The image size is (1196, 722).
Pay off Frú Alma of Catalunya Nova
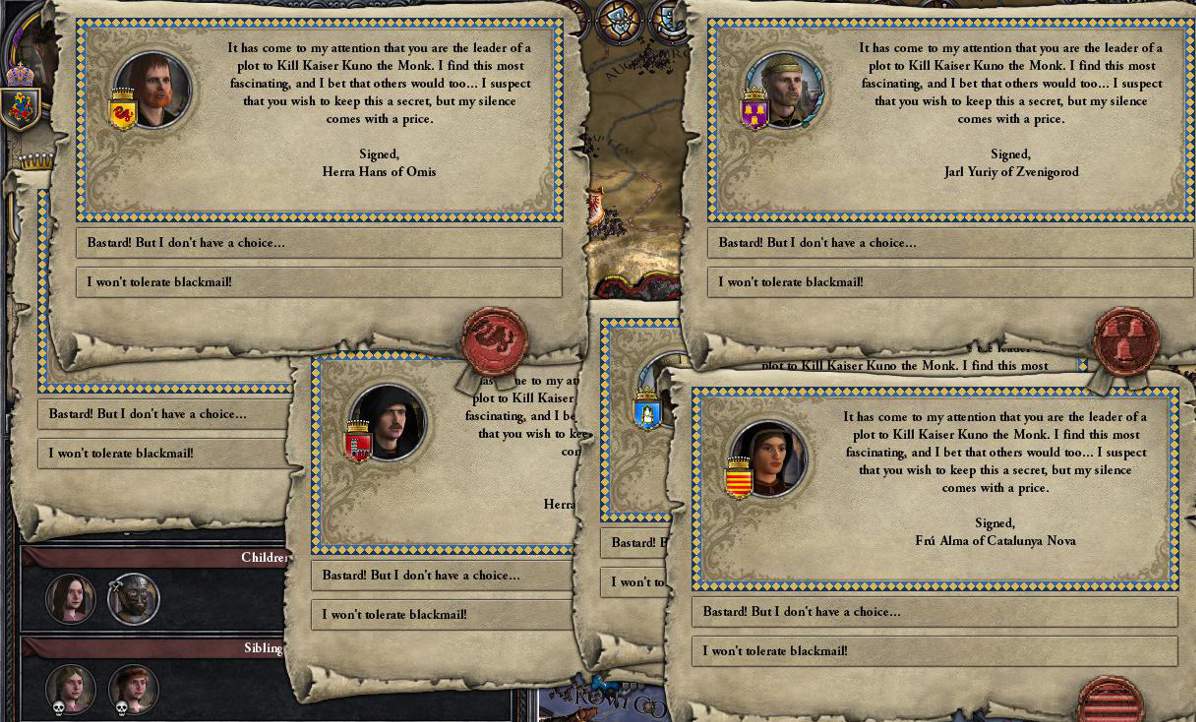point(934,612)
